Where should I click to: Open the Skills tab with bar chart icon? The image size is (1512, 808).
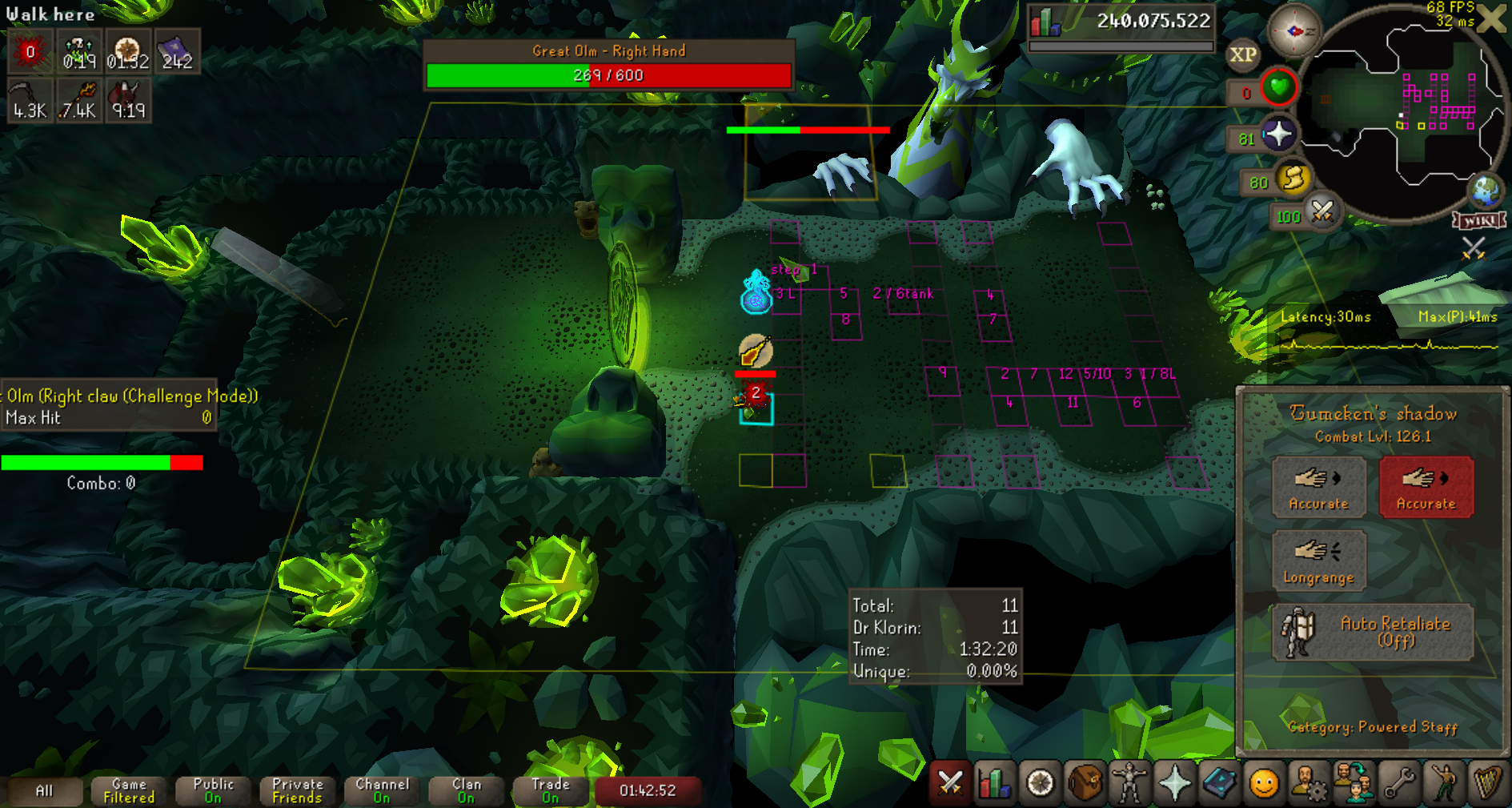click(994, 783)
